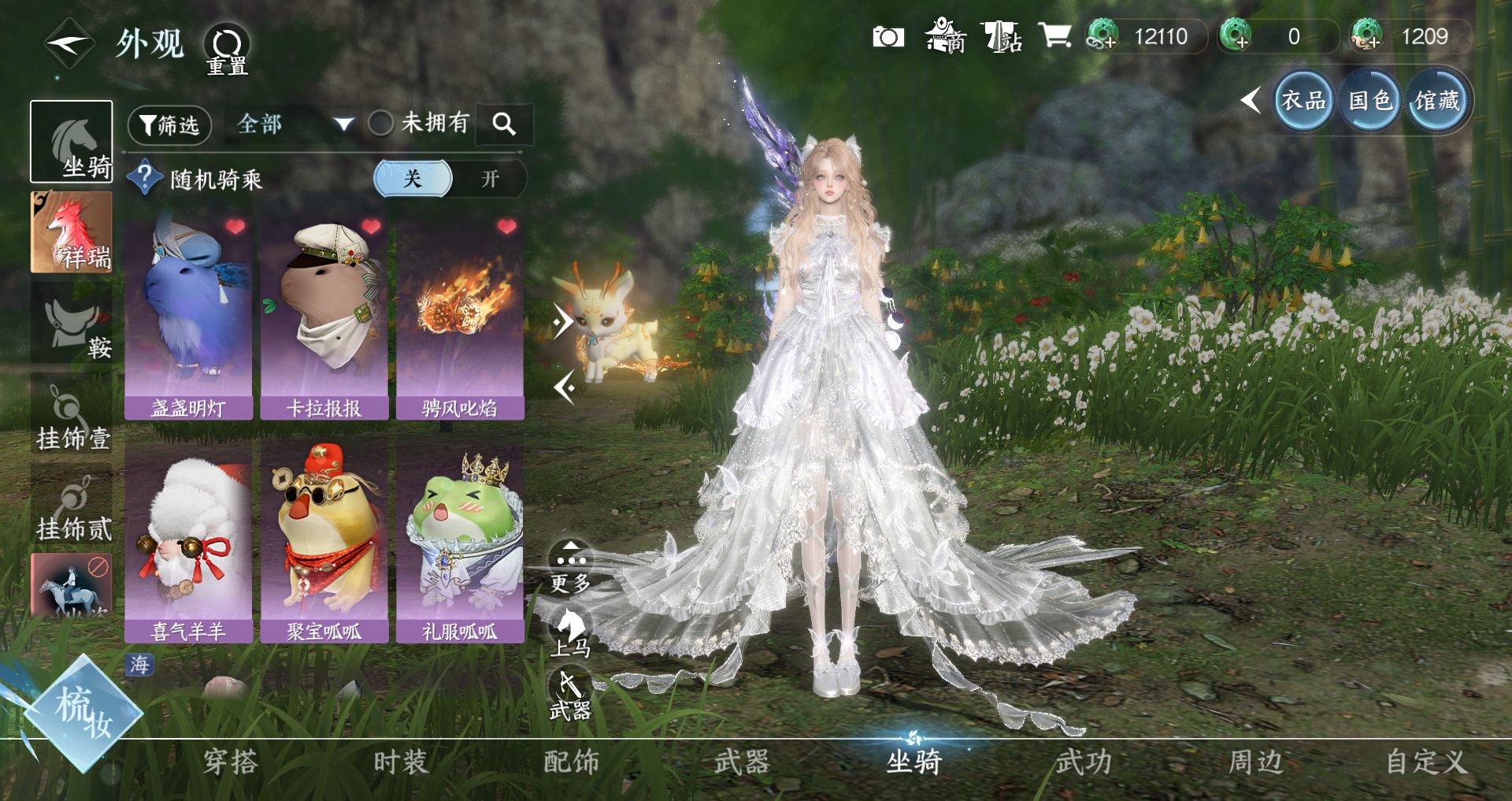The height and width of the screenshot is (801, 1512).
Task: Switch random mount toggle to 开
Action: coord(490,179)
